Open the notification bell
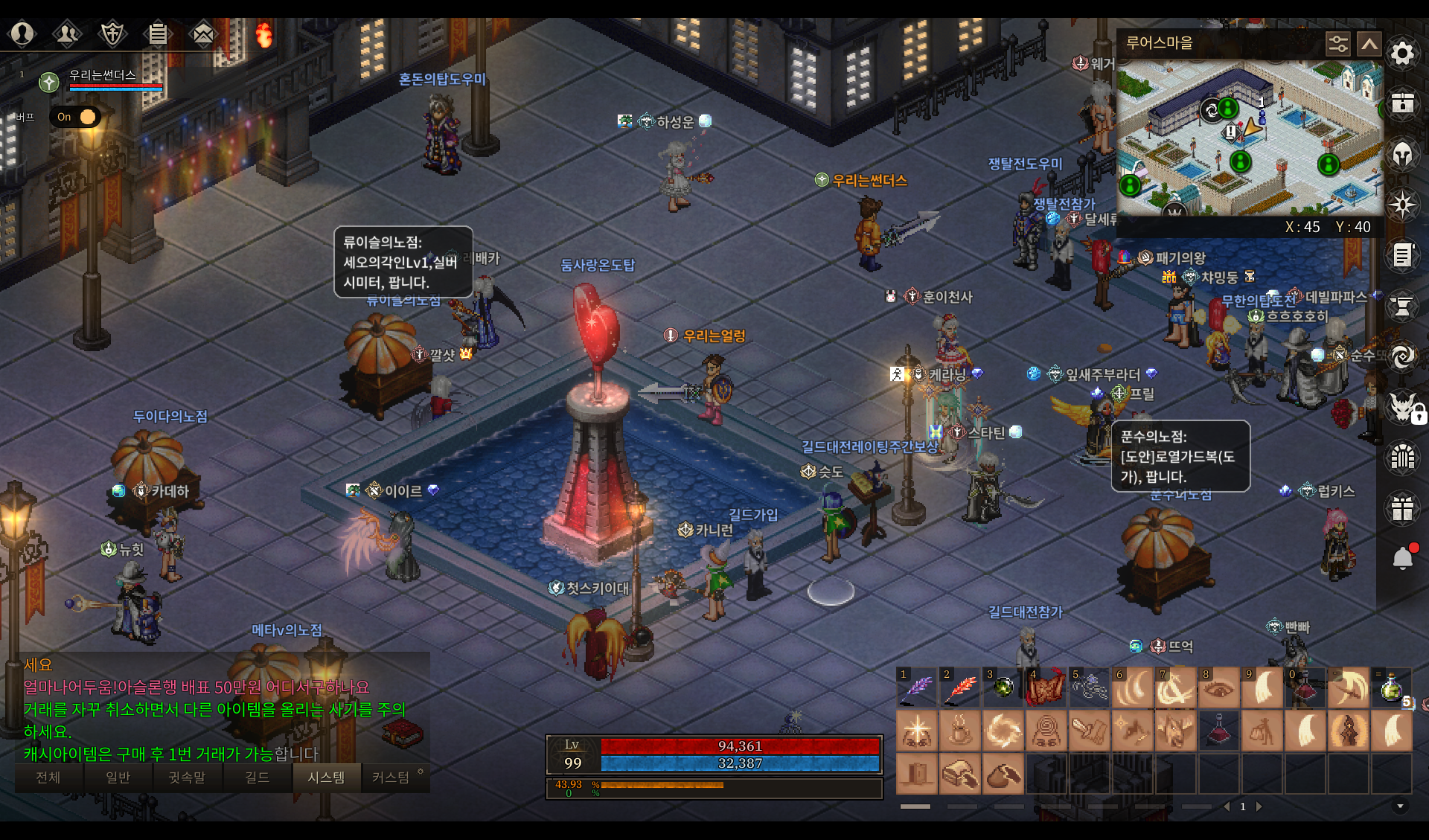Screen dimensions: 1429x840 (1402, 558)
